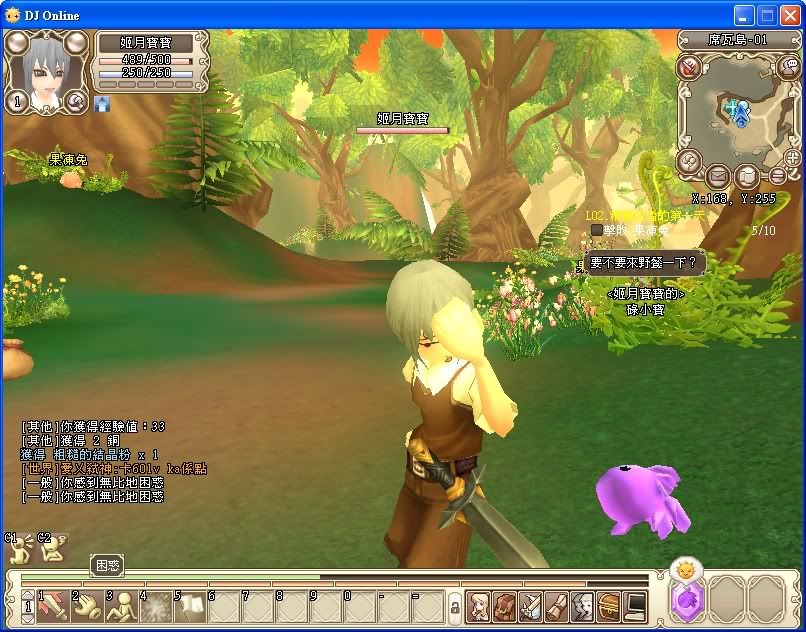Toggle the crossed-swords combat mode button
Viewport: 806px width, 632px height.
(x=689, y=68)
